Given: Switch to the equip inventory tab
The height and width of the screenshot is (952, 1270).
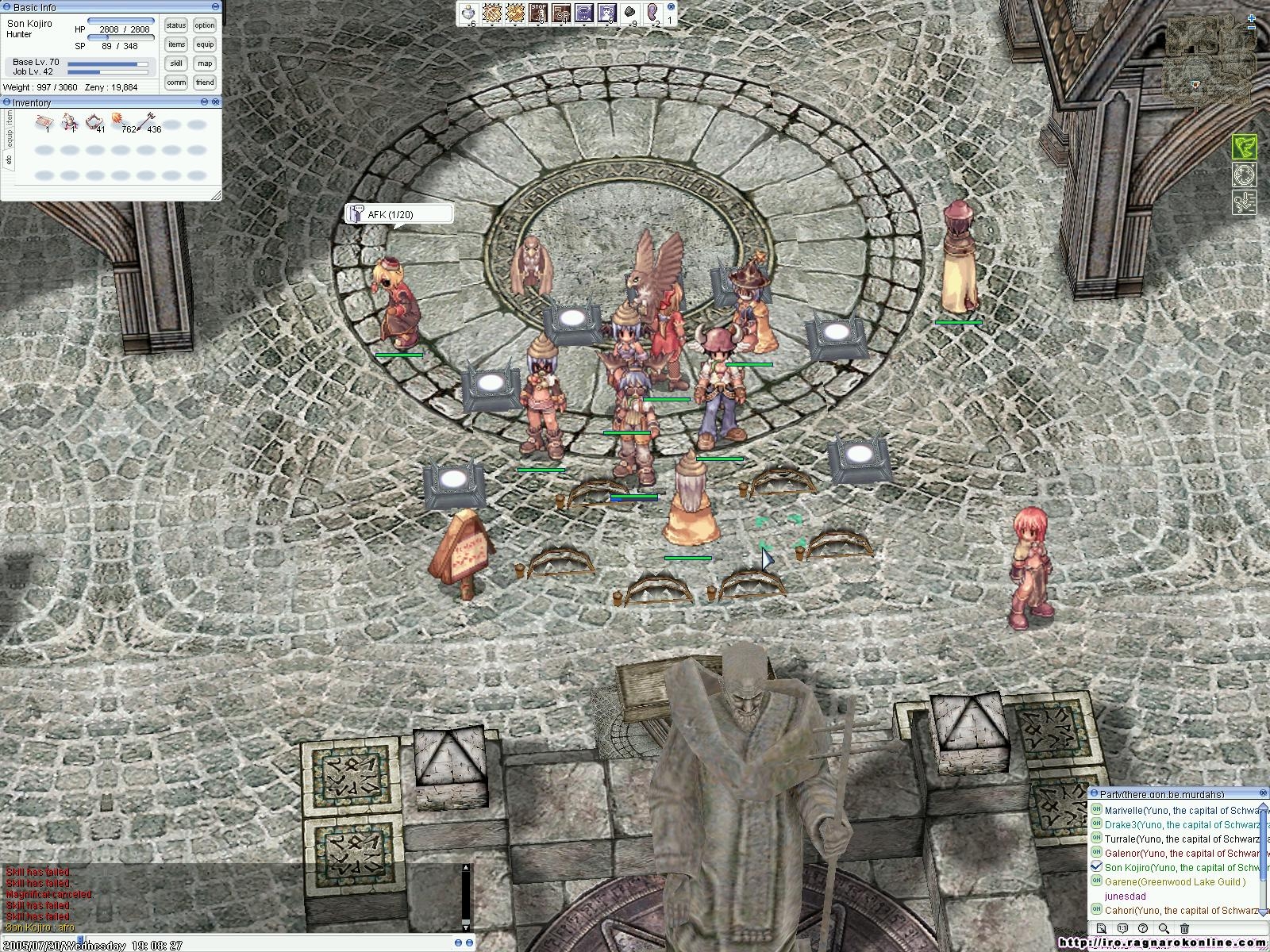Looking at the screenshot, I should (10, 140).
